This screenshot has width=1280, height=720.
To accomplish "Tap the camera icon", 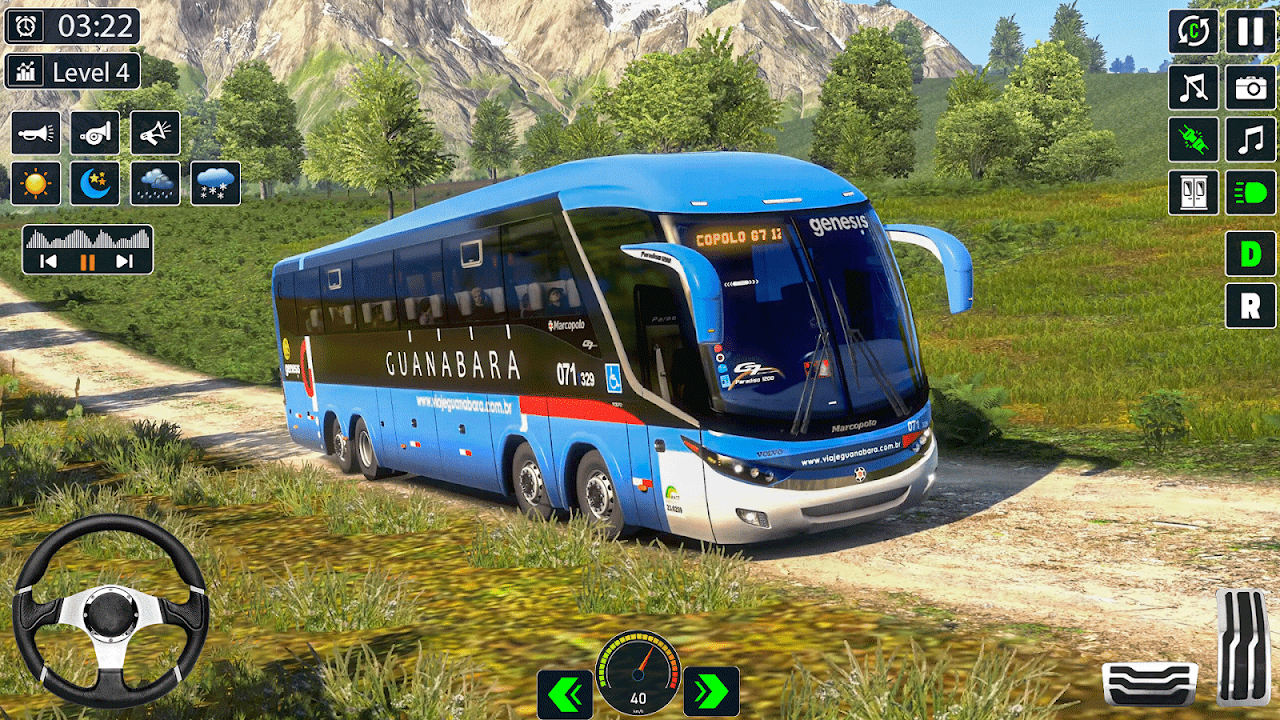I will [x=1250, y=87].
